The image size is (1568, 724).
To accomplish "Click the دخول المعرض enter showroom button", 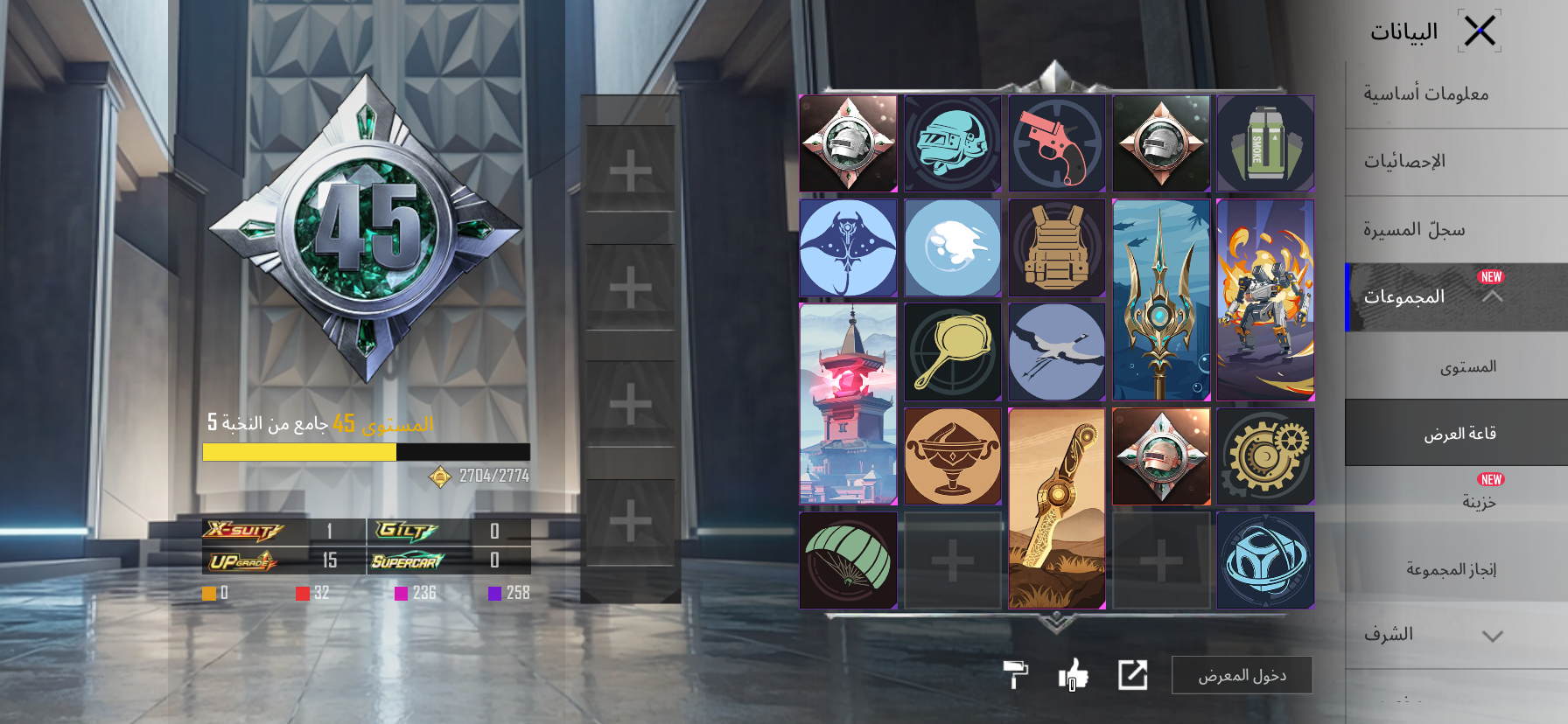I will 1242,675.
